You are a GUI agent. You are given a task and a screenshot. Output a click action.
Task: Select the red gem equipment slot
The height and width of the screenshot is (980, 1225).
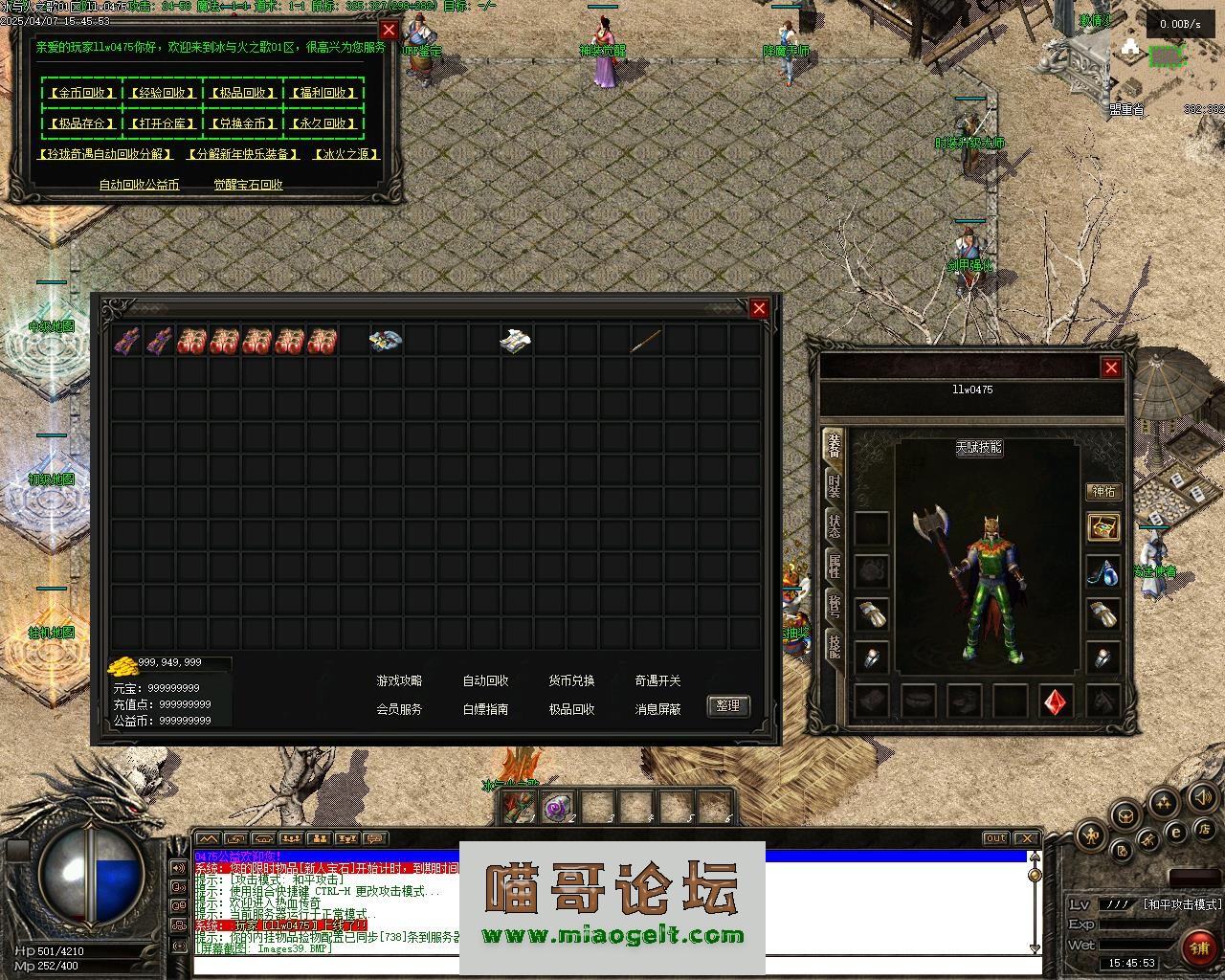coord(1057,702)
